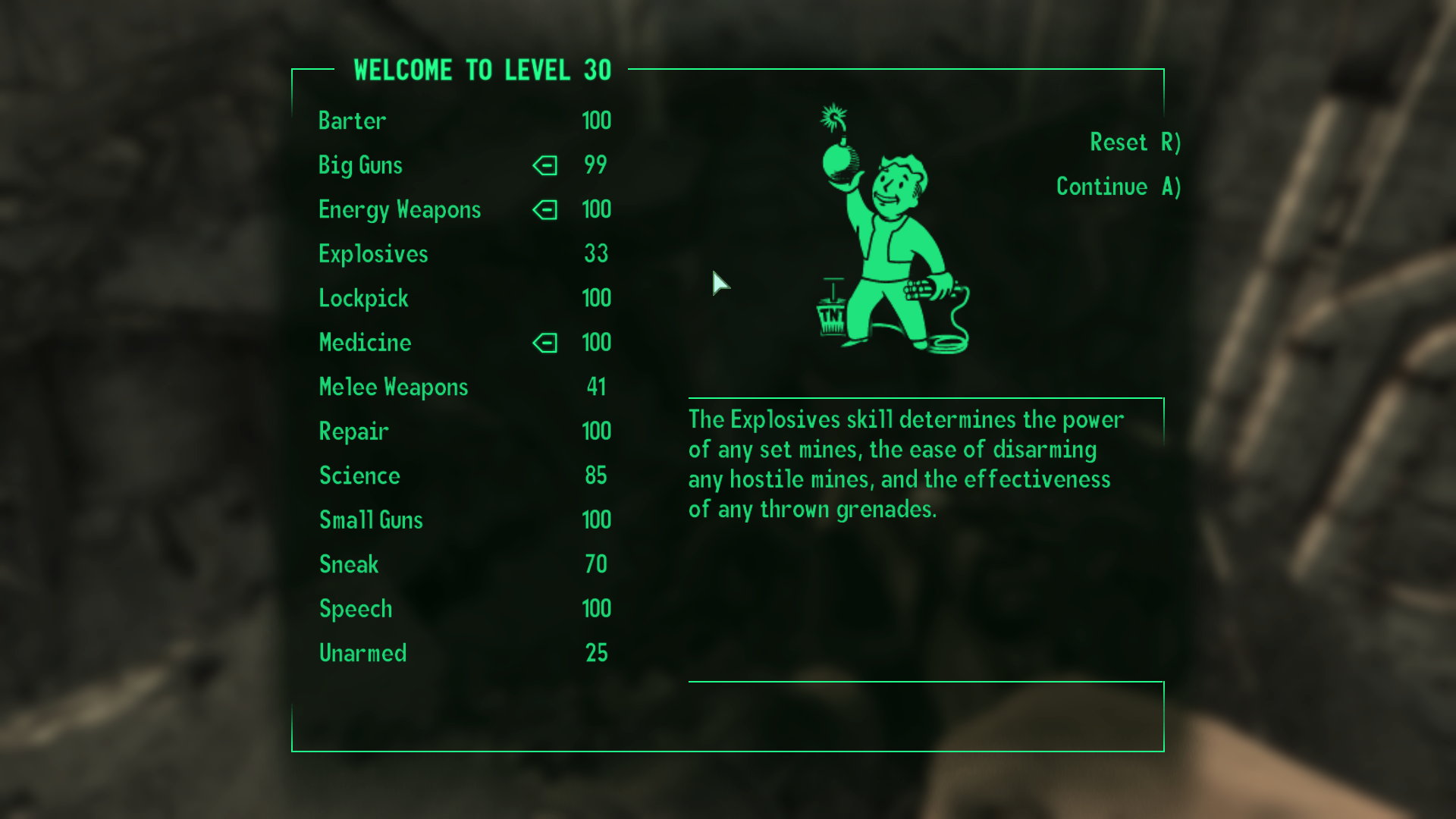1456x819 pixels.
Task: Highlight the Explosives skill row
Action: pos(373,254)
